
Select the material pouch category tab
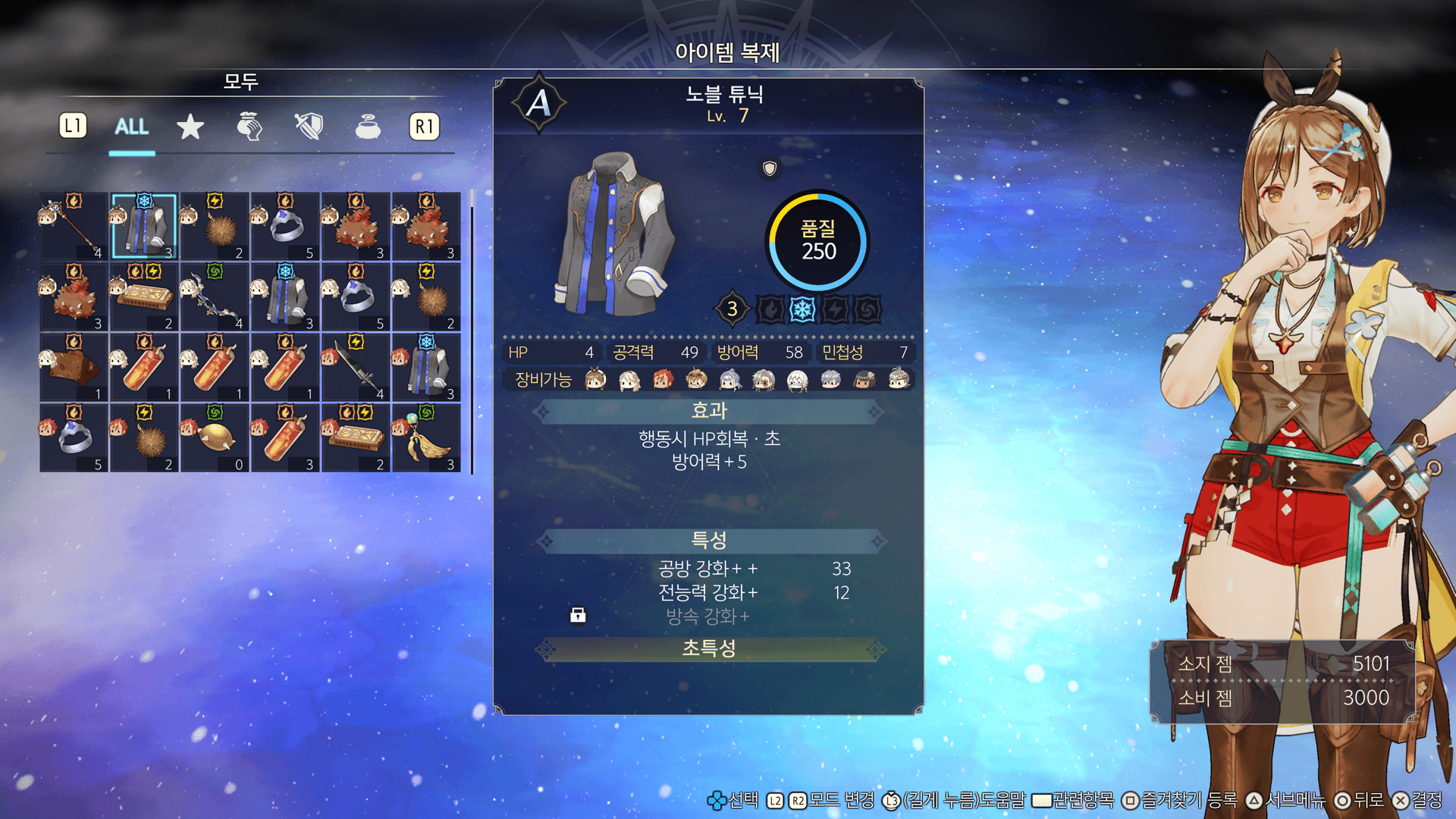pos(249,127)
